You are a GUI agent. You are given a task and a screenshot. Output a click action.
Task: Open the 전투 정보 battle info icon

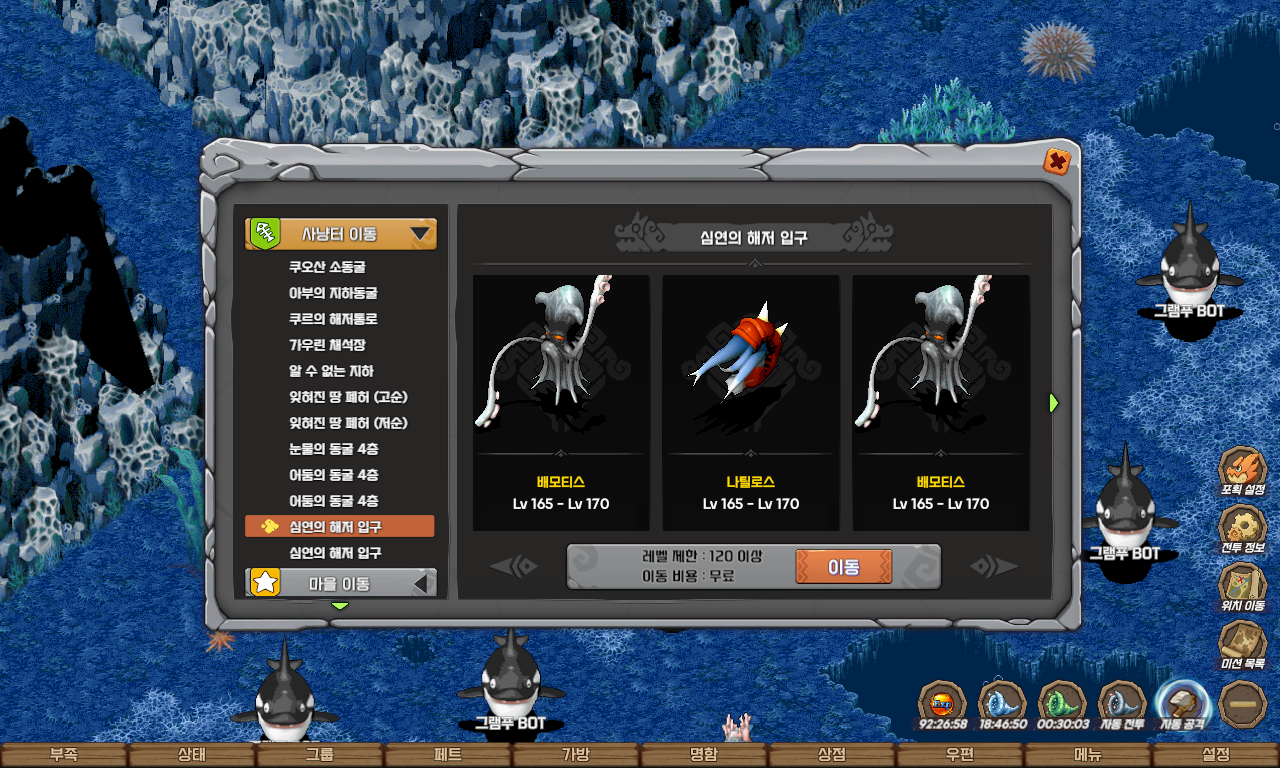click(x=1243, y=530)
